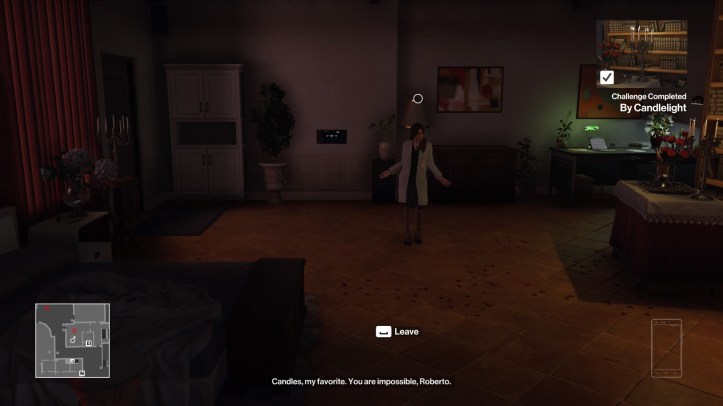
Task: Tap the phone outline inventory icon
Action: [666, 348]
